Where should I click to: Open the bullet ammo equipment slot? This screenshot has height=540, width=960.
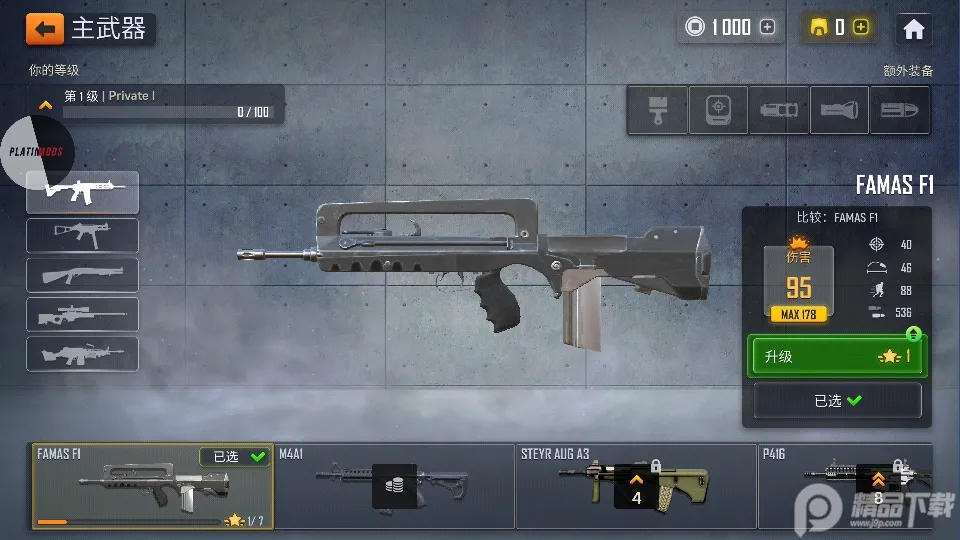coord(899,110)
